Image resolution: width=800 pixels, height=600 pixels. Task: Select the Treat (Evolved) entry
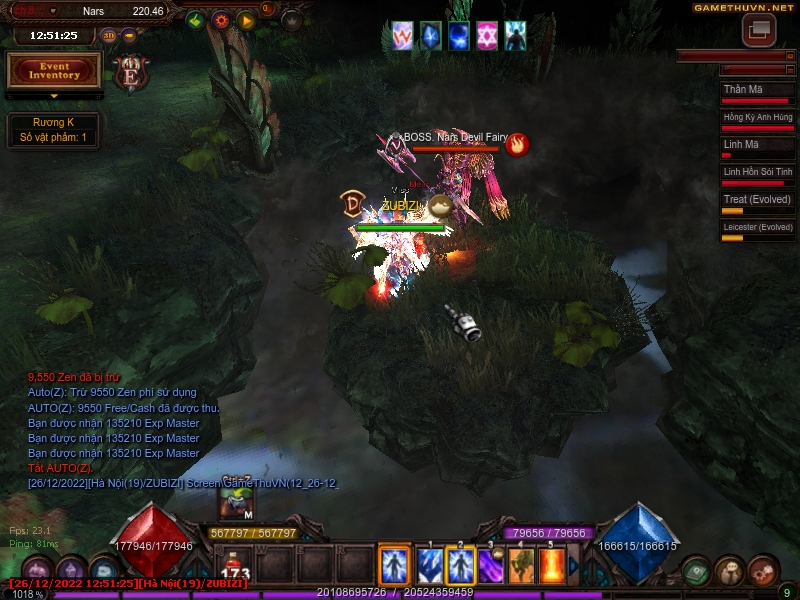tap(758, 203)
